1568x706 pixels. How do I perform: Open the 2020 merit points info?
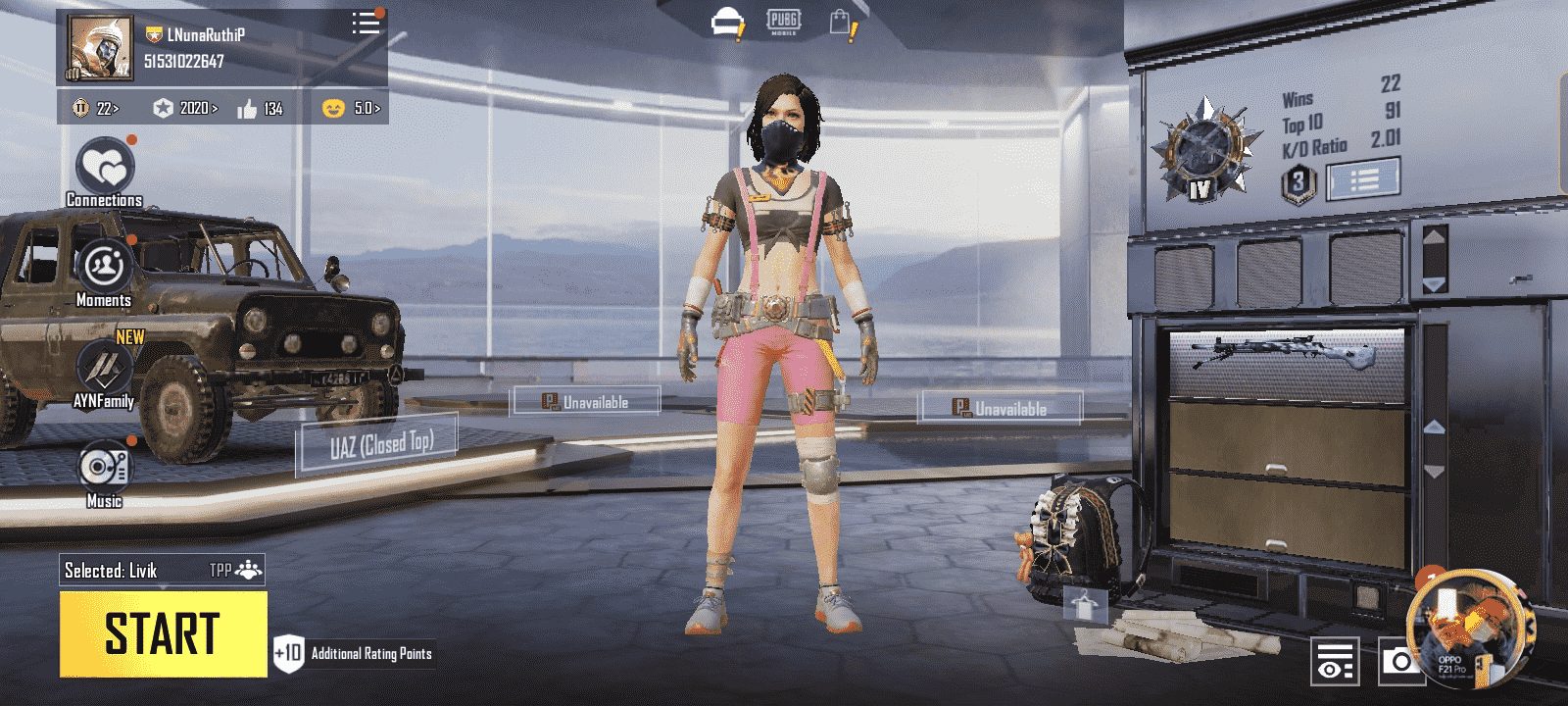(185, 108)
